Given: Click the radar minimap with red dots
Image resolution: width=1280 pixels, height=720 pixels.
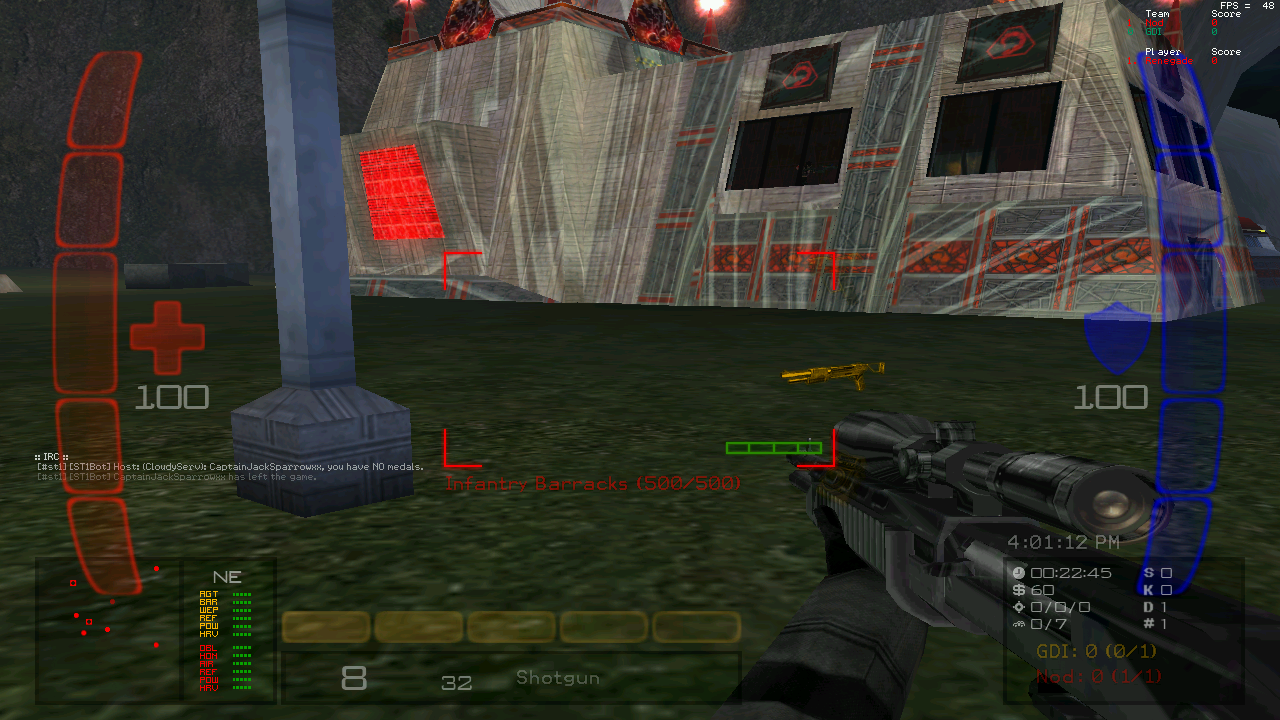Looking at the screenshot, I should (108, 628).
